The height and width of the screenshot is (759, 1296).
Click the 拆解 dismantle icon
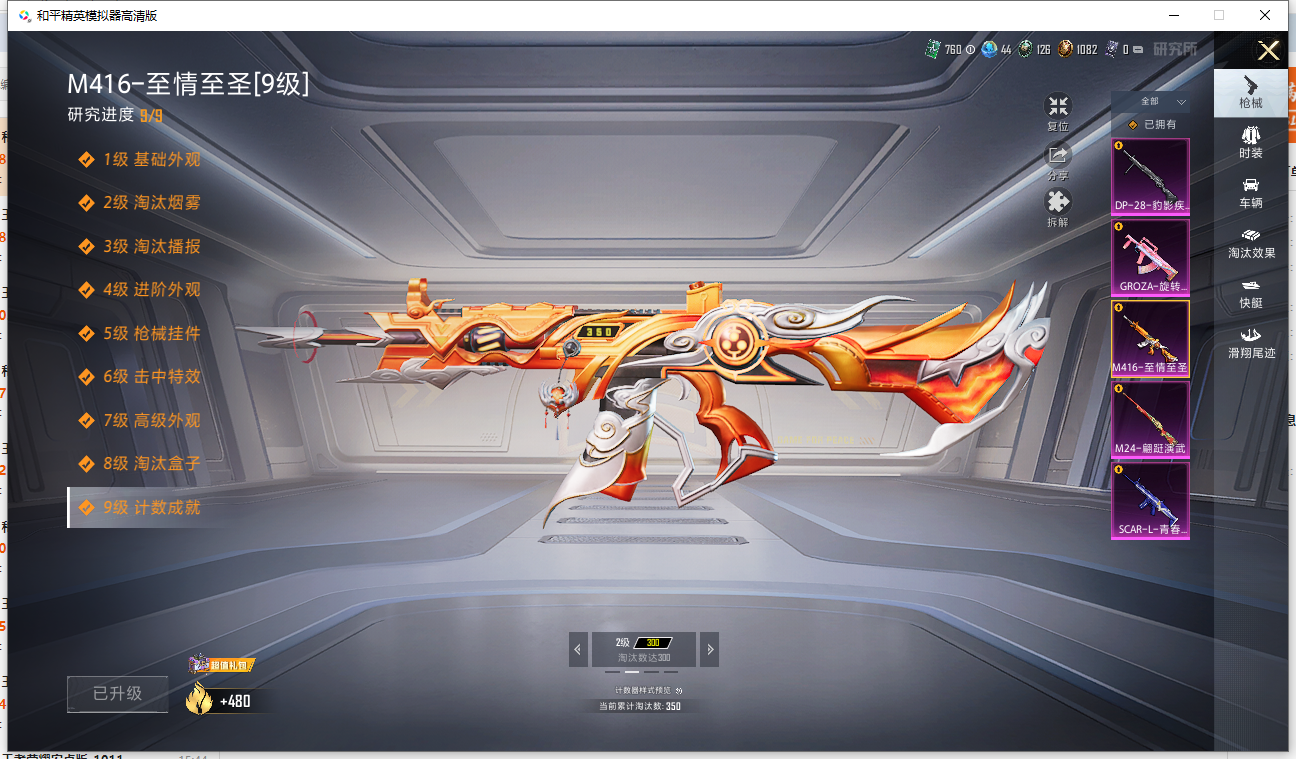[x=1057, y=202]
